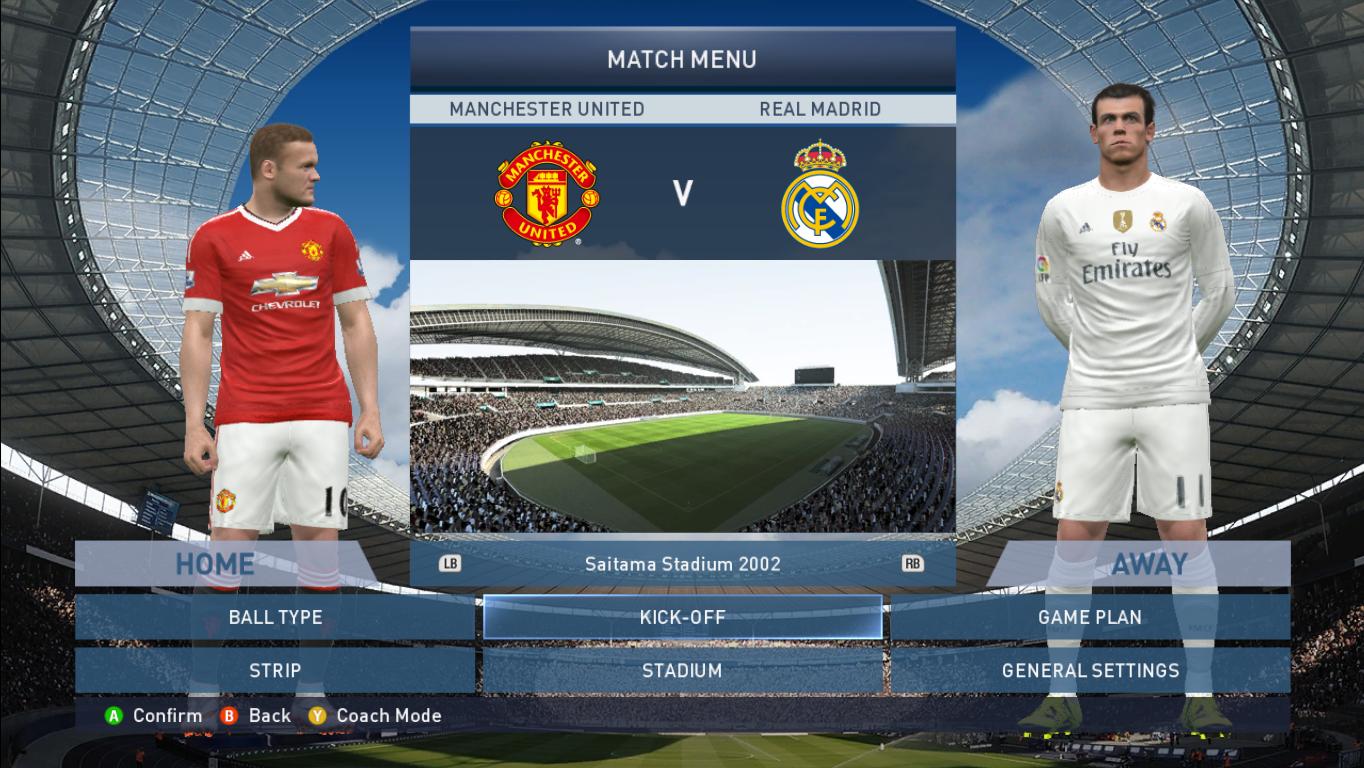1364x768 pixels.
Task: Open General Settings
Action: (x=1090, y=671)
